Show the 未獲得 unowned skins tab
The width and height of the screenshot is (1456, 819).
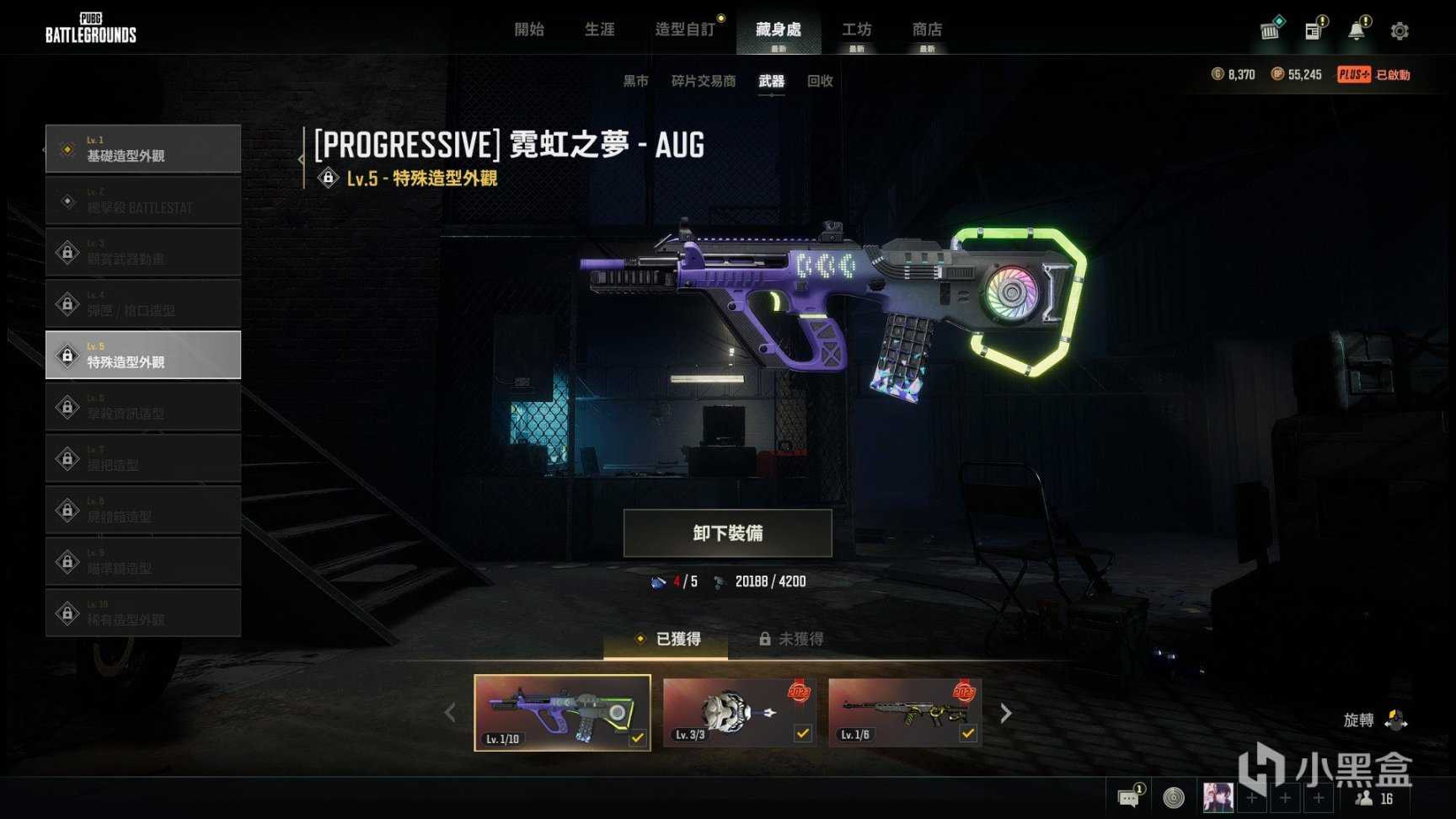[791, 640]
